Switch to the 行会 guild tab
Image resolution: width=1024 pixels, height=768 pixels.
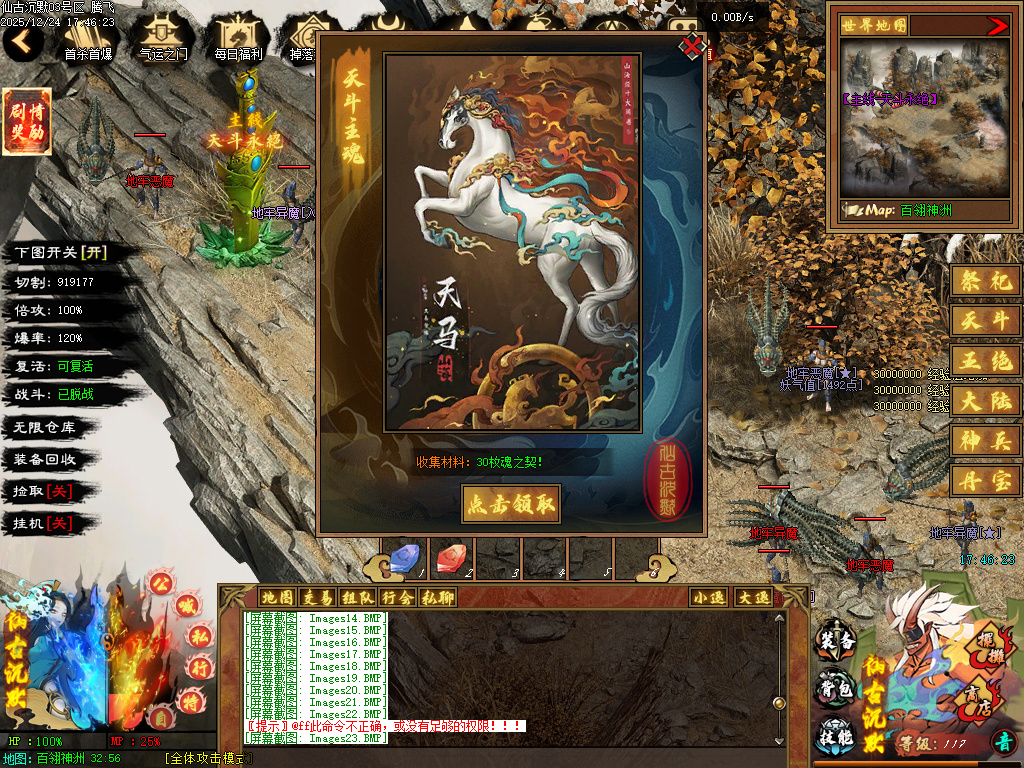(x=397, y=597)
